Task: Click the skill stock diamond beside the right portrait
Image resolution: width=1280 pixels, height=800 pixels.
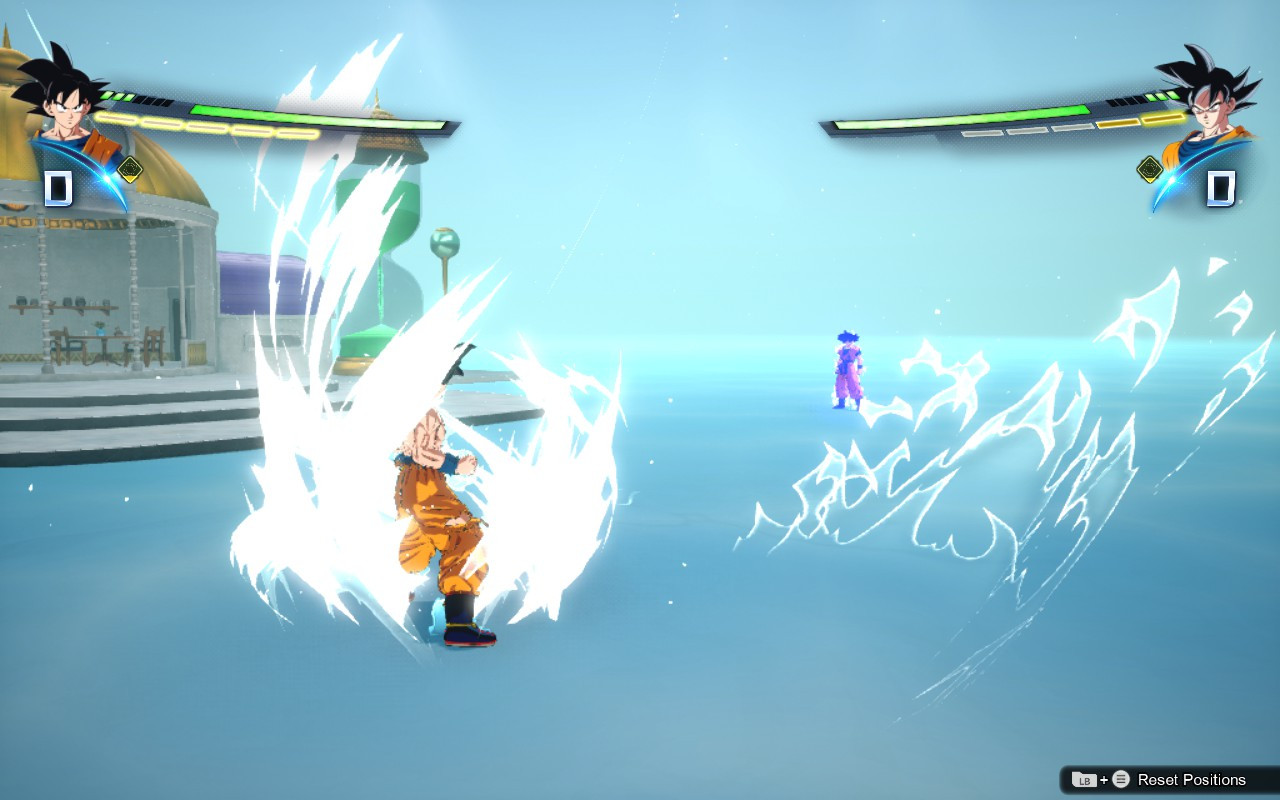Action: pos(1149,169)
